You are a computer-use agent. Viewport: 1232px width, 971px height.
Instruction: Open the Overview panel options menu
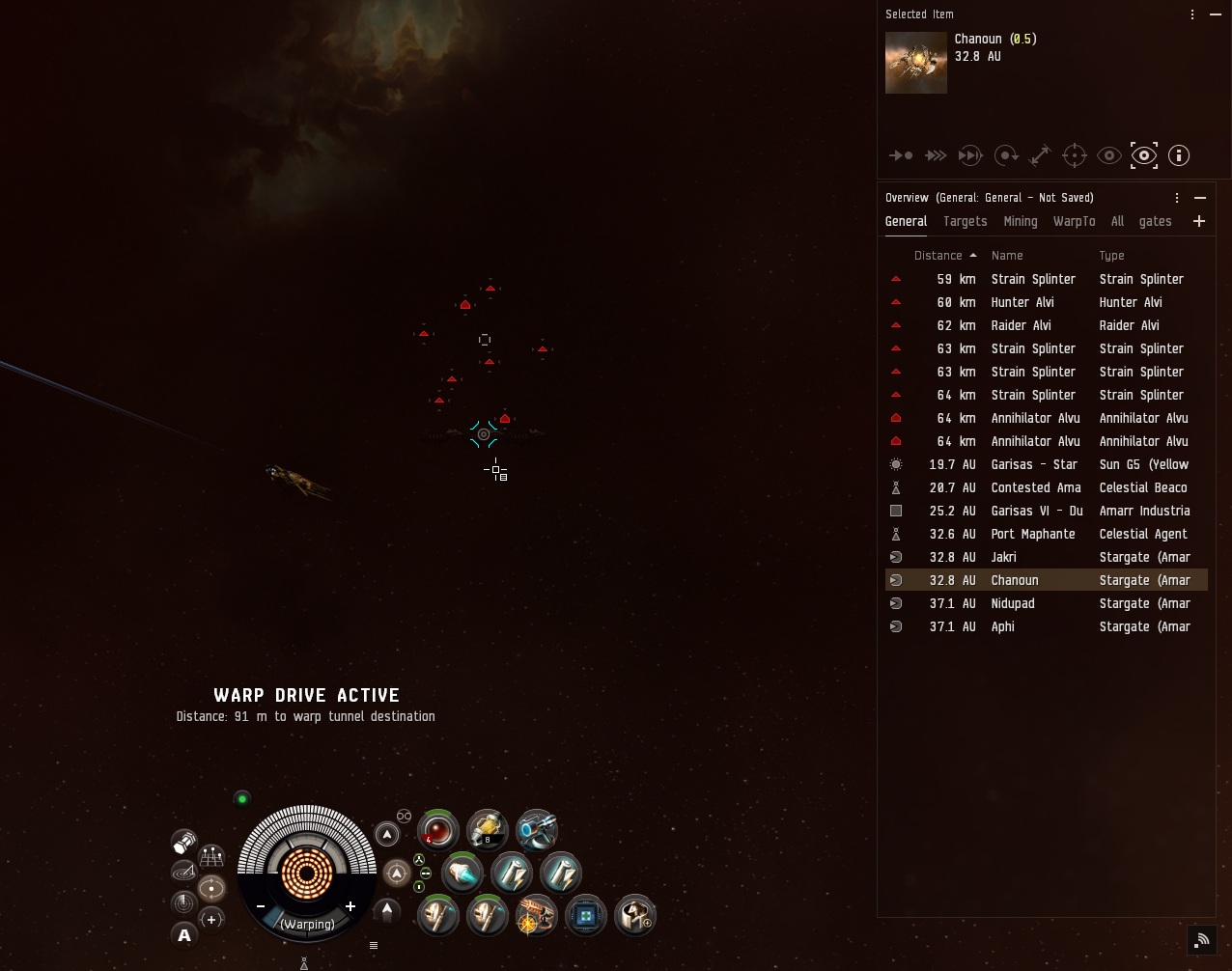1177,198
